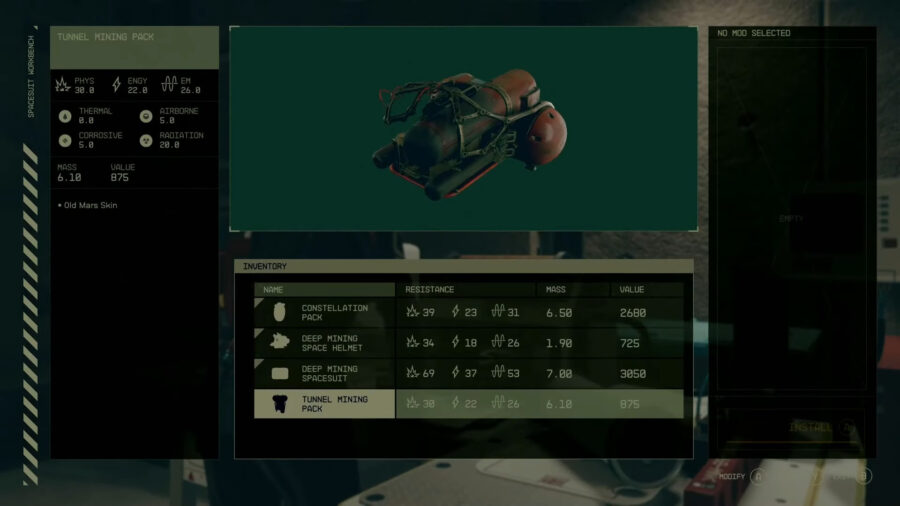Select the Constellation Pack row
The width and height of the screenshot is (900, 506).
(x=468, y=313)
